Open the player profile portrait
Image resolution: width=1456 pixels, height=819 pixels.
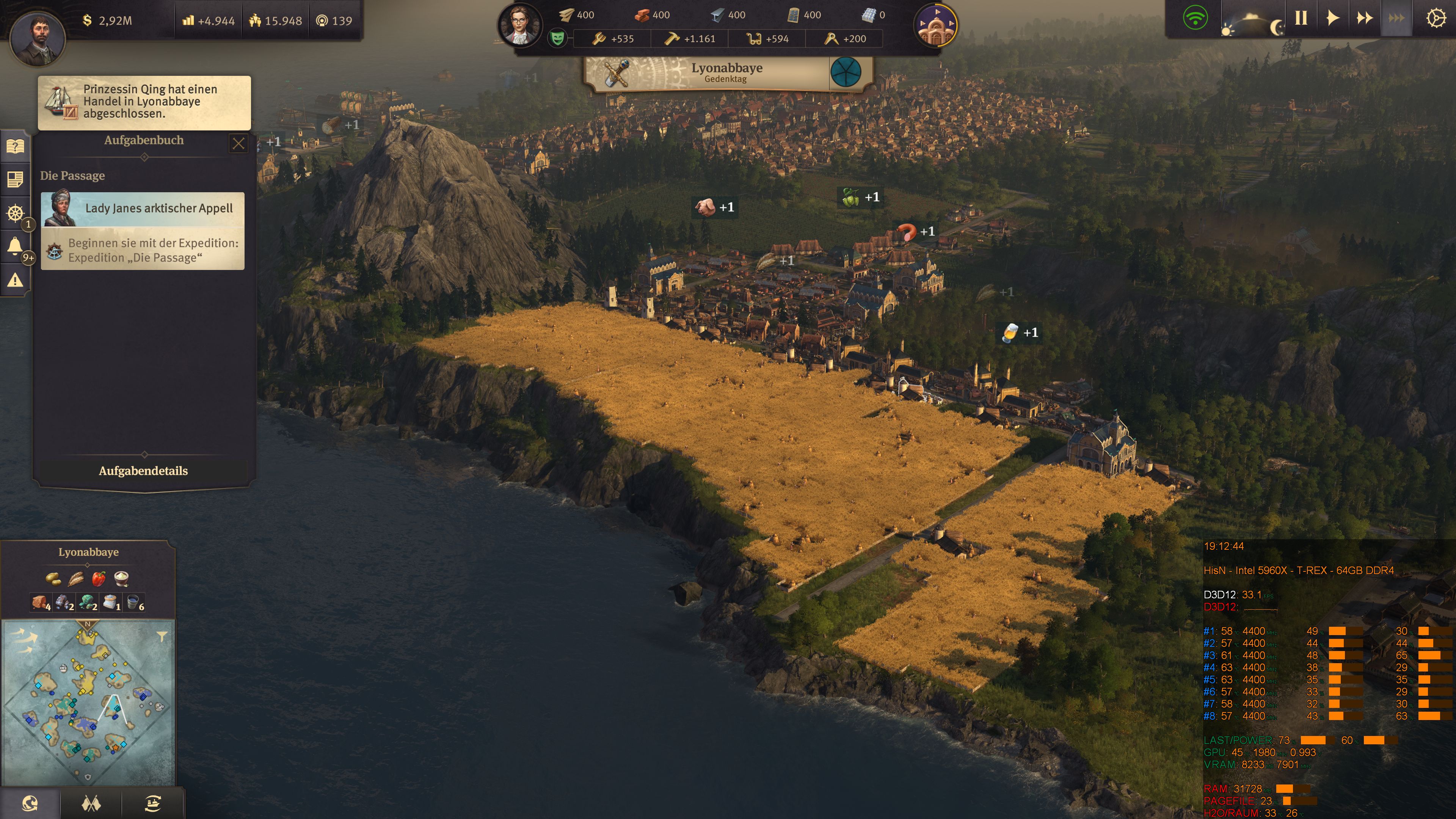[x=38, y=38]
